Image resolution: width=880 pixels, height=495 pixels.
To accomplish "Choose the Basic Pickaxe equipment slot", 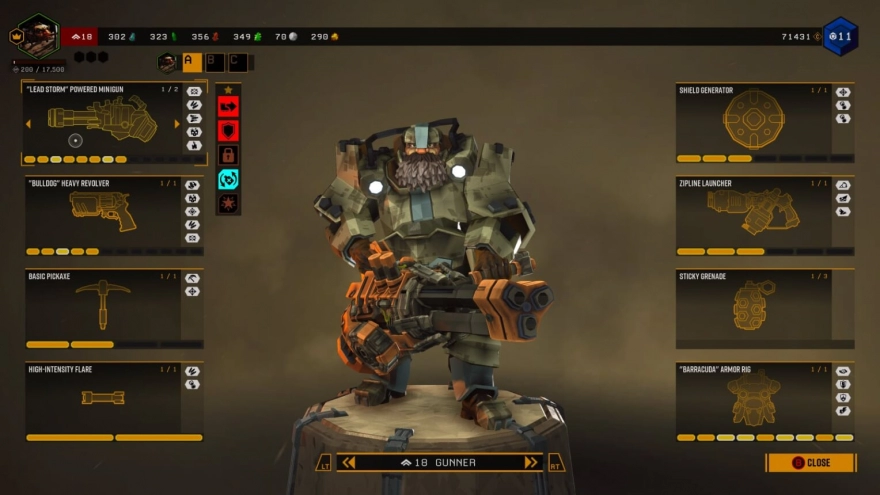I will tap(102, 307).
